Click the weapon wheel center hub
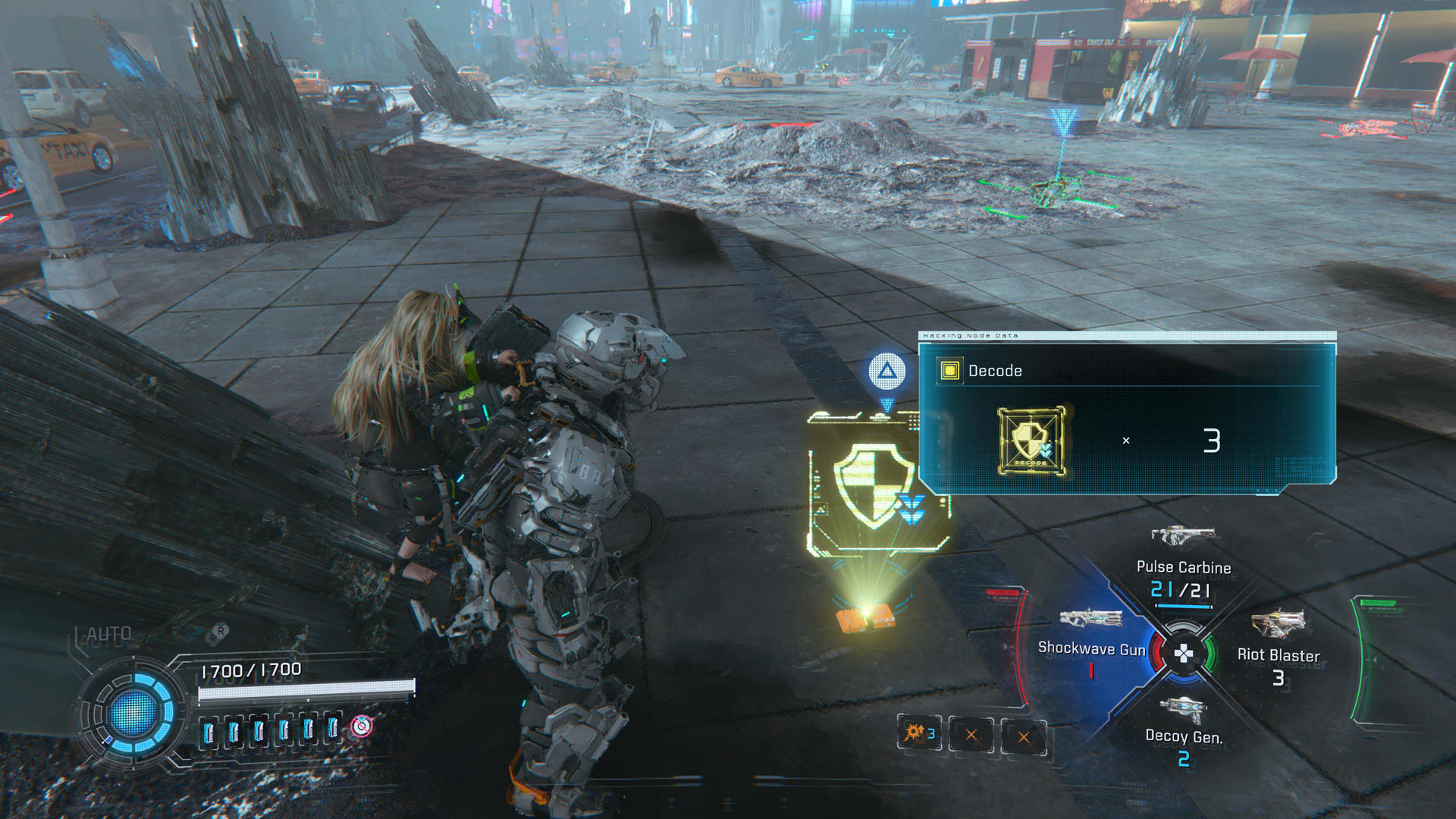This screenshot has width=1456, height=819. (x=1183, y=653)
